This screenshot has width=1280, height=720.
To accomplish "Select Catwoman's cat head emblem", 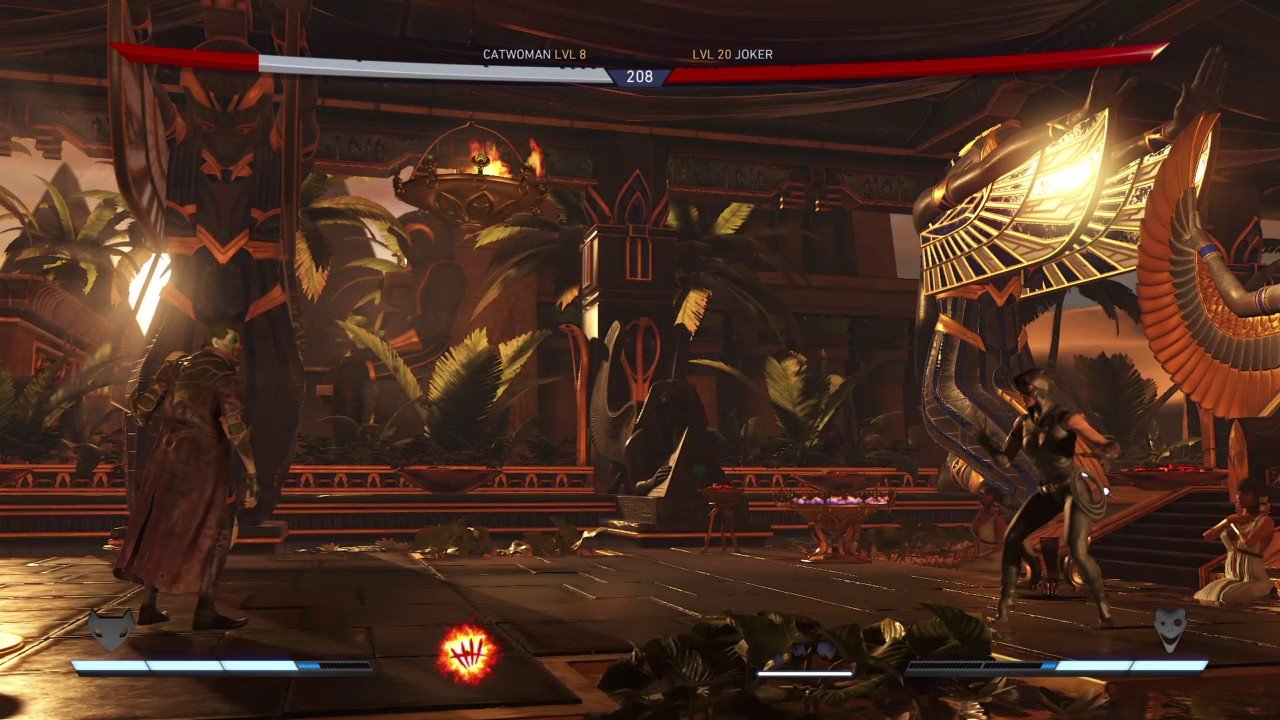I will point(110,629).
